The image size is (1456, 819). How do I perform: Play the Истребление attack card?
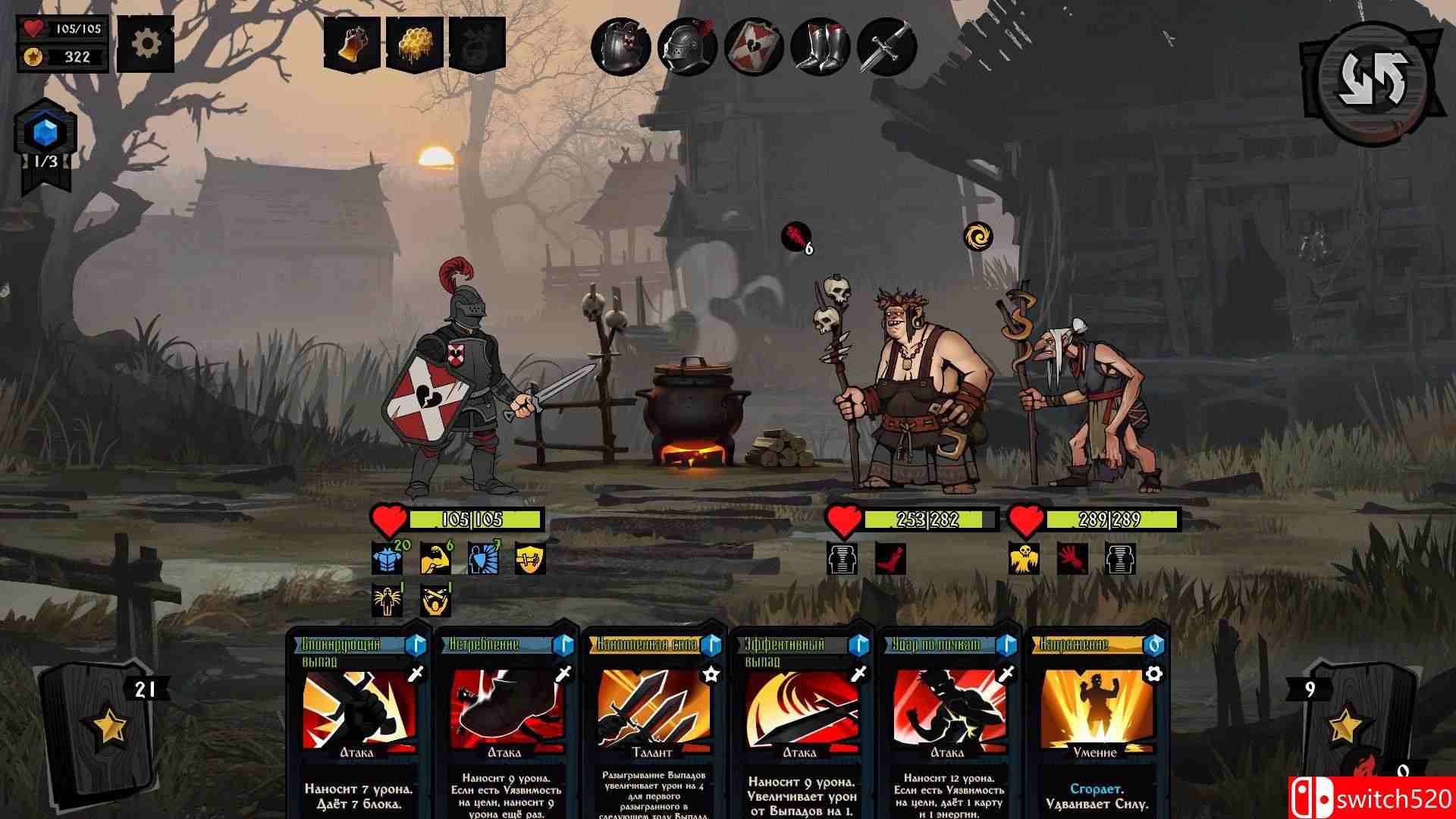coord(506,720)
